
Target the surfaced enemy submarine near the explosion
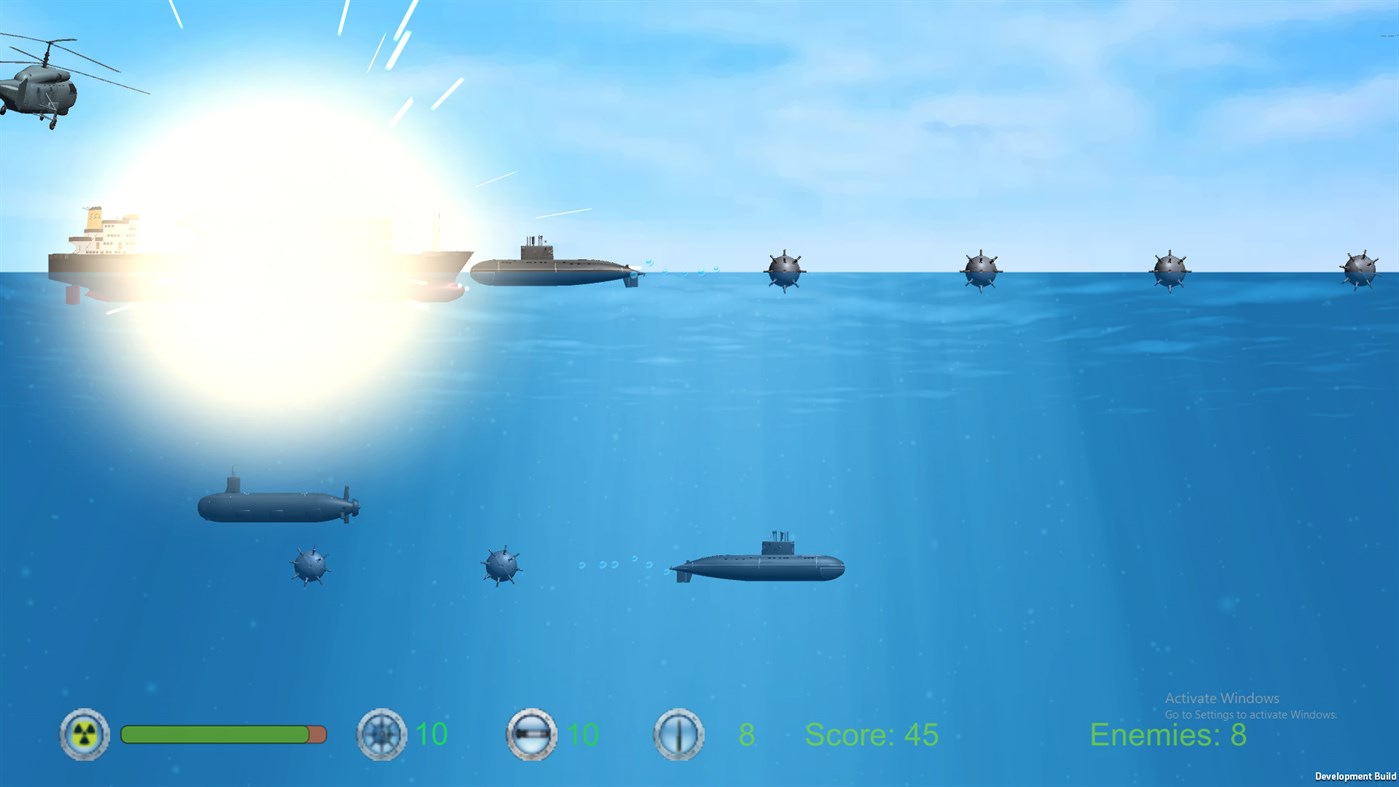click(x=555, y=270)
